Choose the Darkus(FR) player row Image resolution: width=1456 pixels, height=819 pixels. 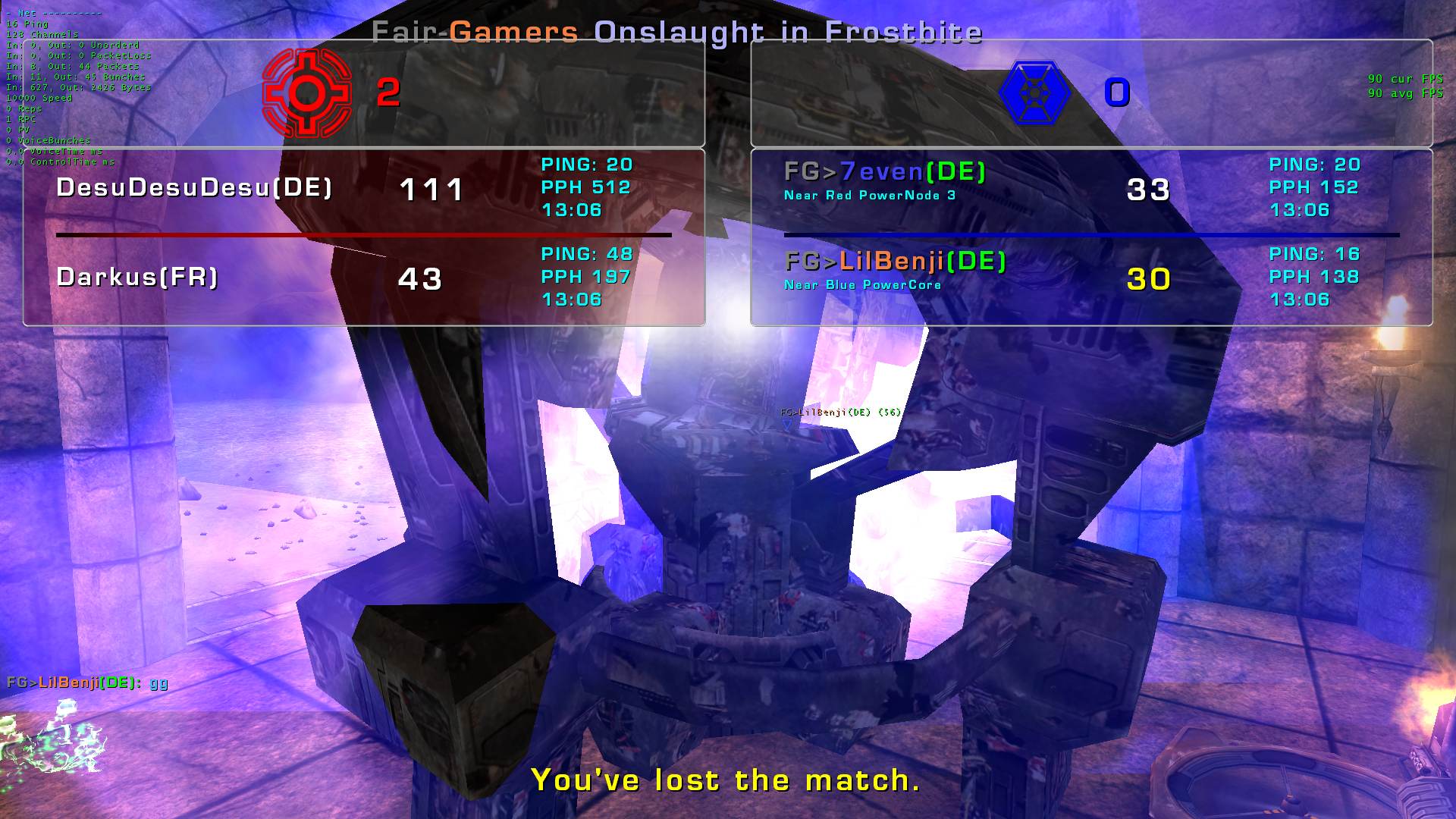point(137,278)
